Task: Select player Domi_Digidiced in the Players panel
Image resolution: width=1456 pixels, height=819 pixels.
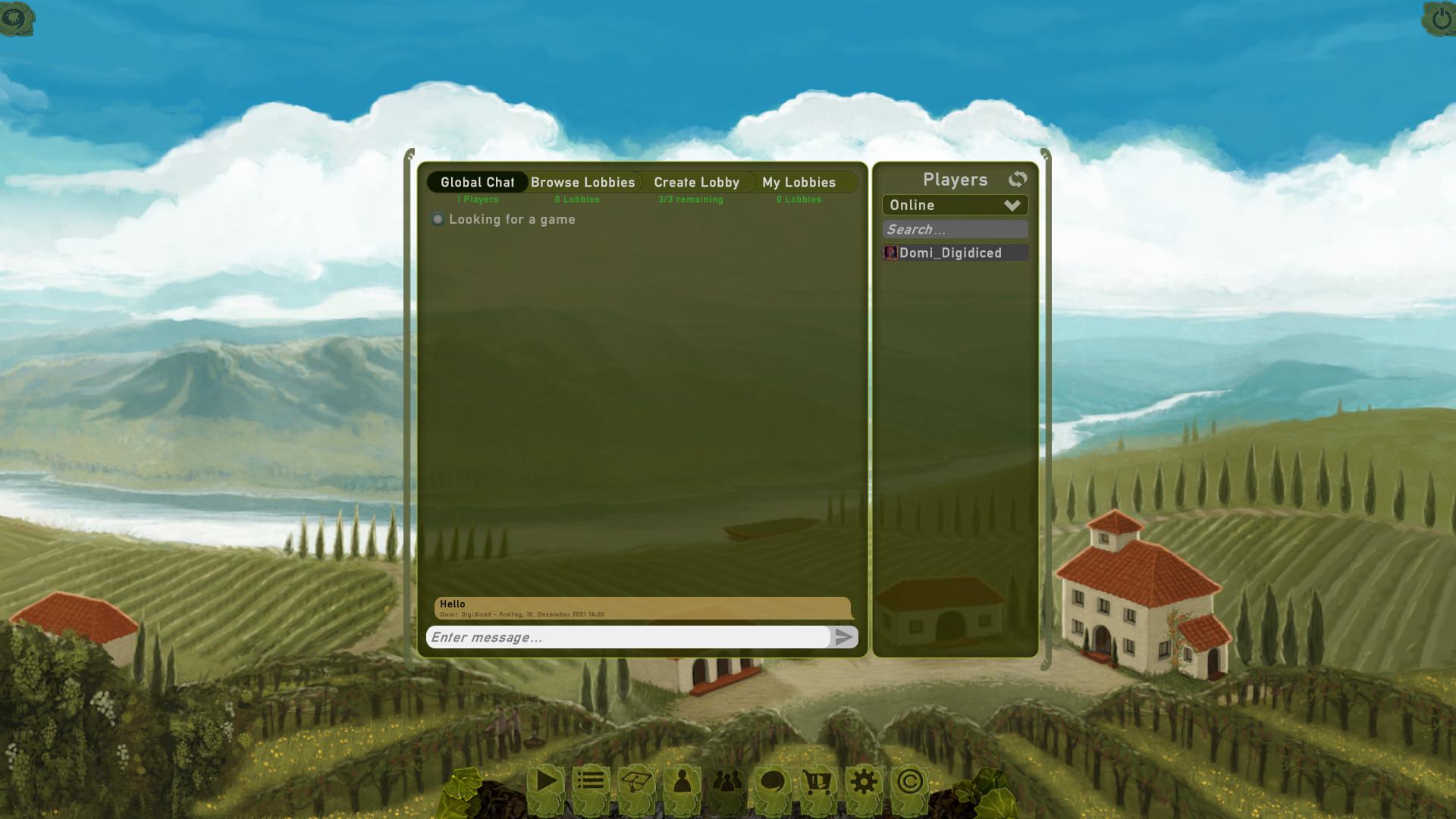Action: 955,253
